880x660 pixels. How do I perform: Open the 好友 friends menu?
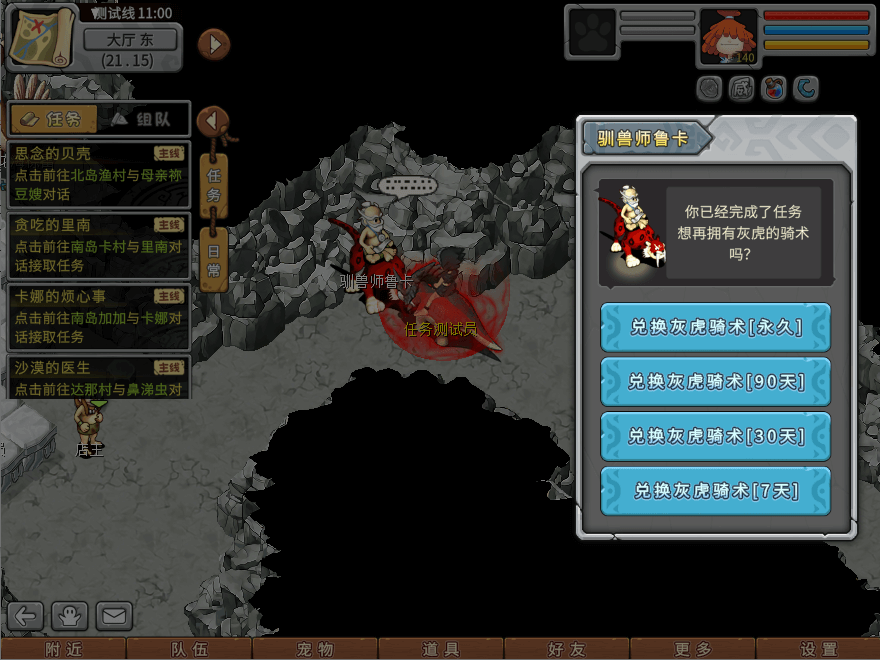coord(567,649)
